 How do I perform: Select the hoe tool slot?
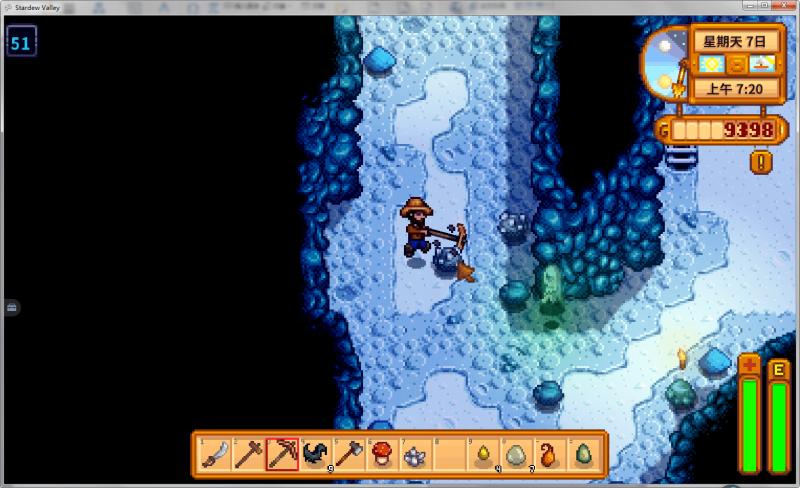(248, 455)
